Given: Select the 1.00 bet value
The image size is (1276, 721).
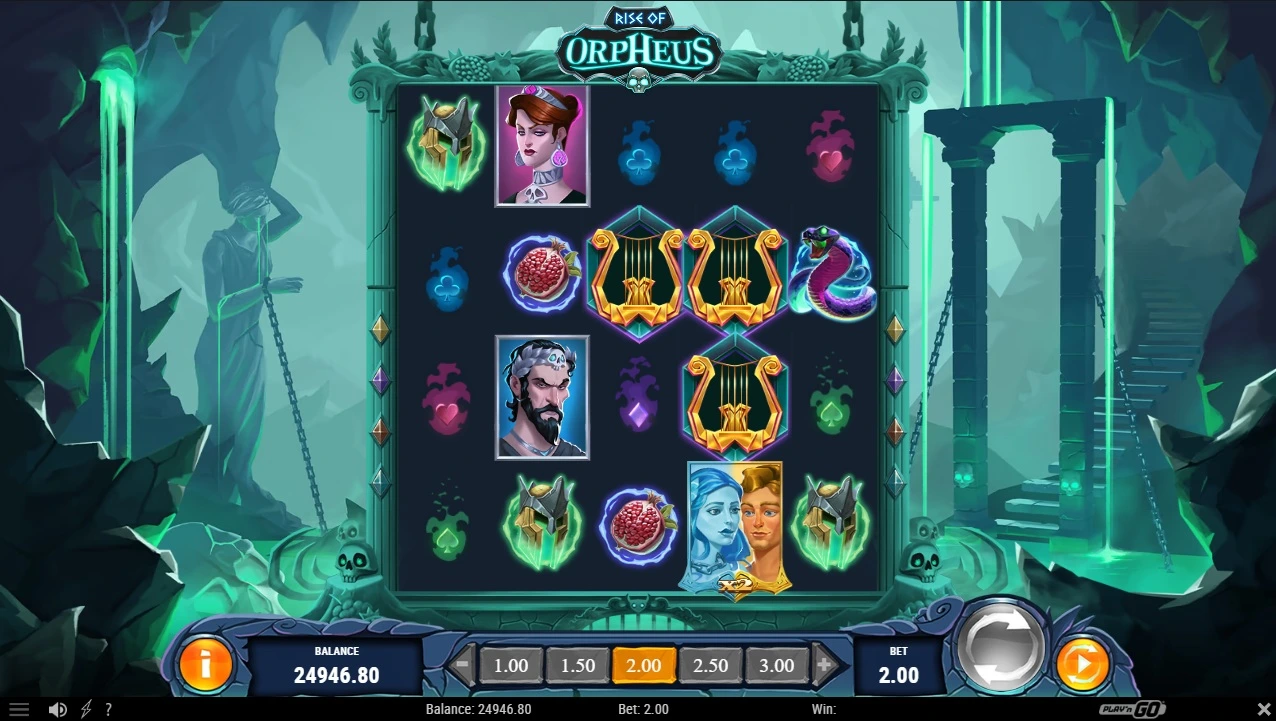Looking at the screenshot, I should point(511,665).
